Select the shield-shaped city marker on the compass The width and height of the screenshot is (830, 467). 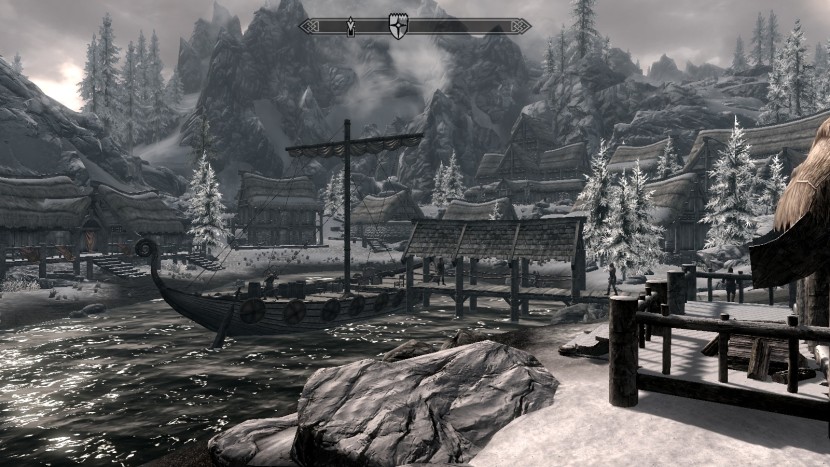tap(397, 27)
